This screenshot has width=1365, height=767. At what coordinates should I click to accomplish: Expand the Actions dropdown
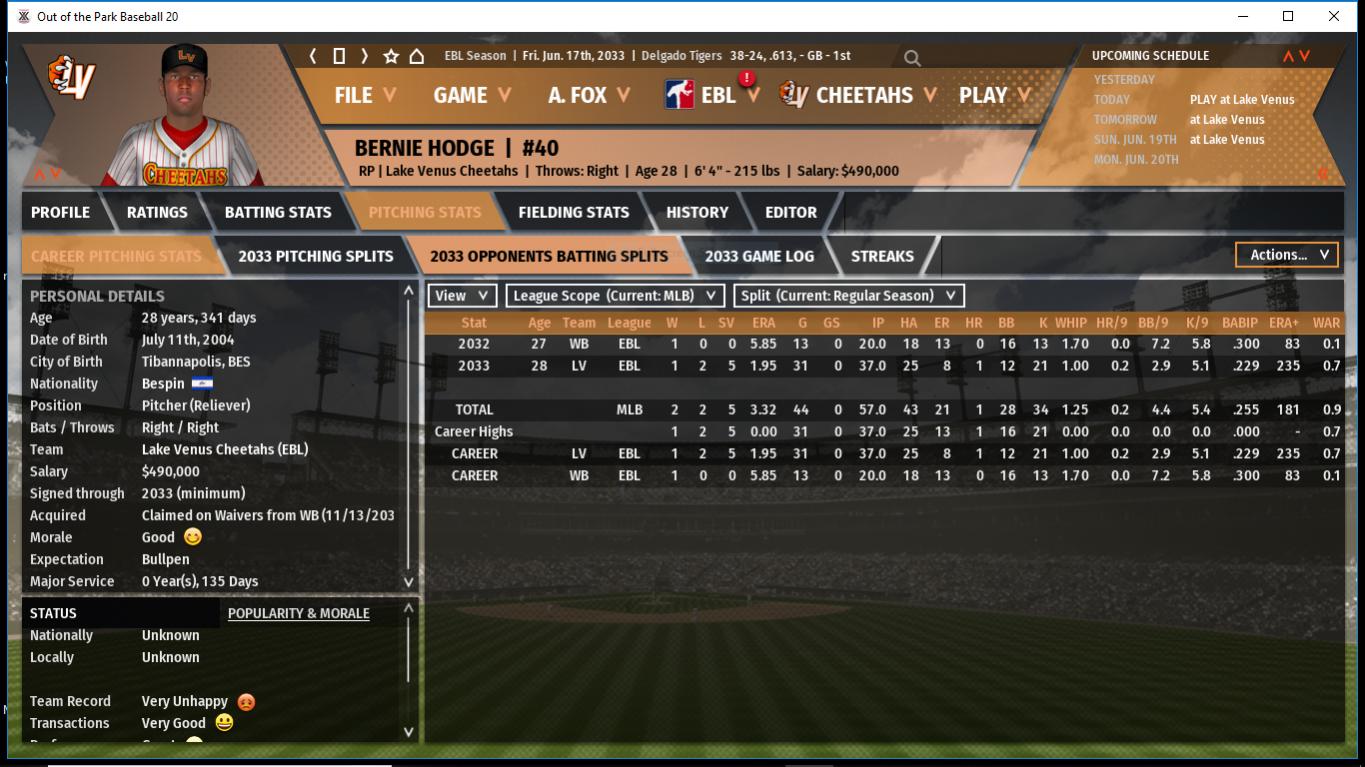point(1287,255)
